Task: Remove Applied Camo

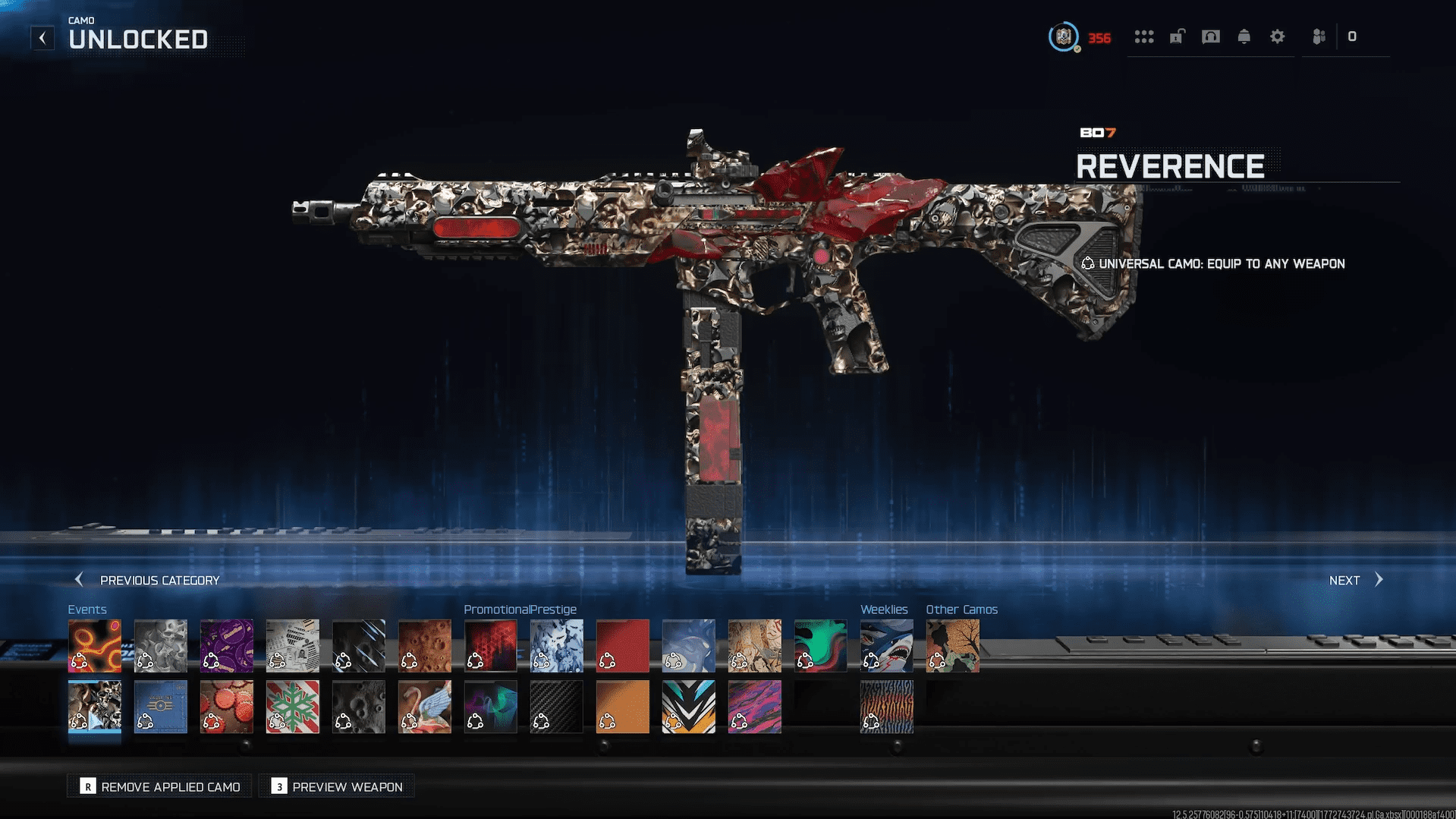Action: 161,786
